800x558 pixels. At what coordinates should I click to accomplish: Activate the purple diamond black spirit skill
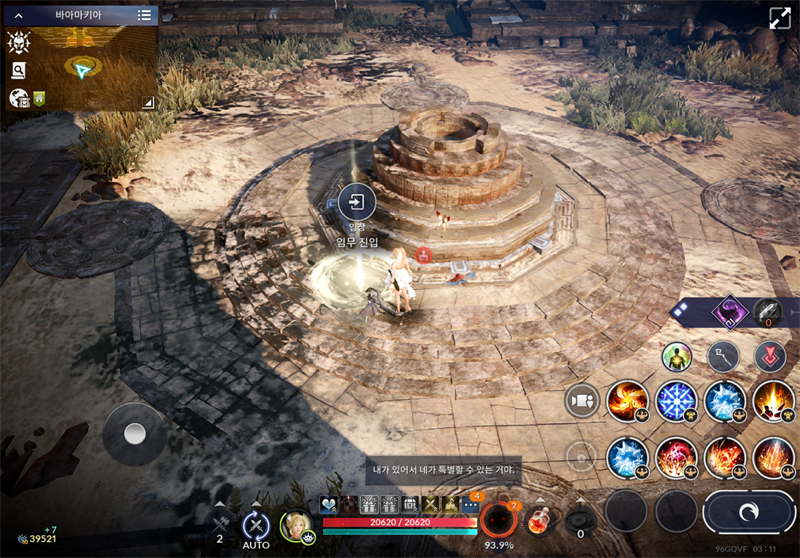pyautogui.click(x=730, y=312)
